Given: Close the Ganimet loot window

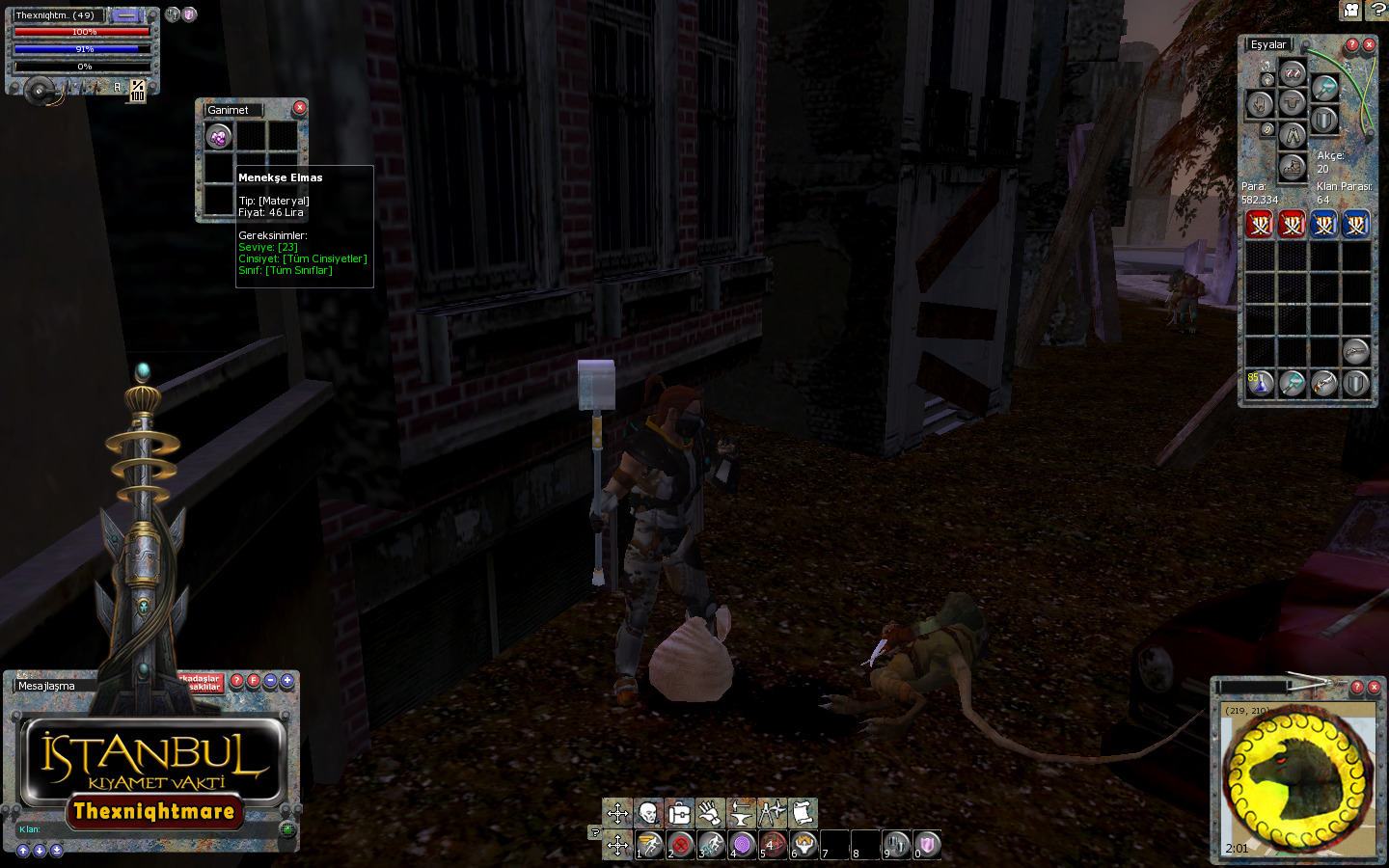Looking at the screenshot, I should pos(300,108).
